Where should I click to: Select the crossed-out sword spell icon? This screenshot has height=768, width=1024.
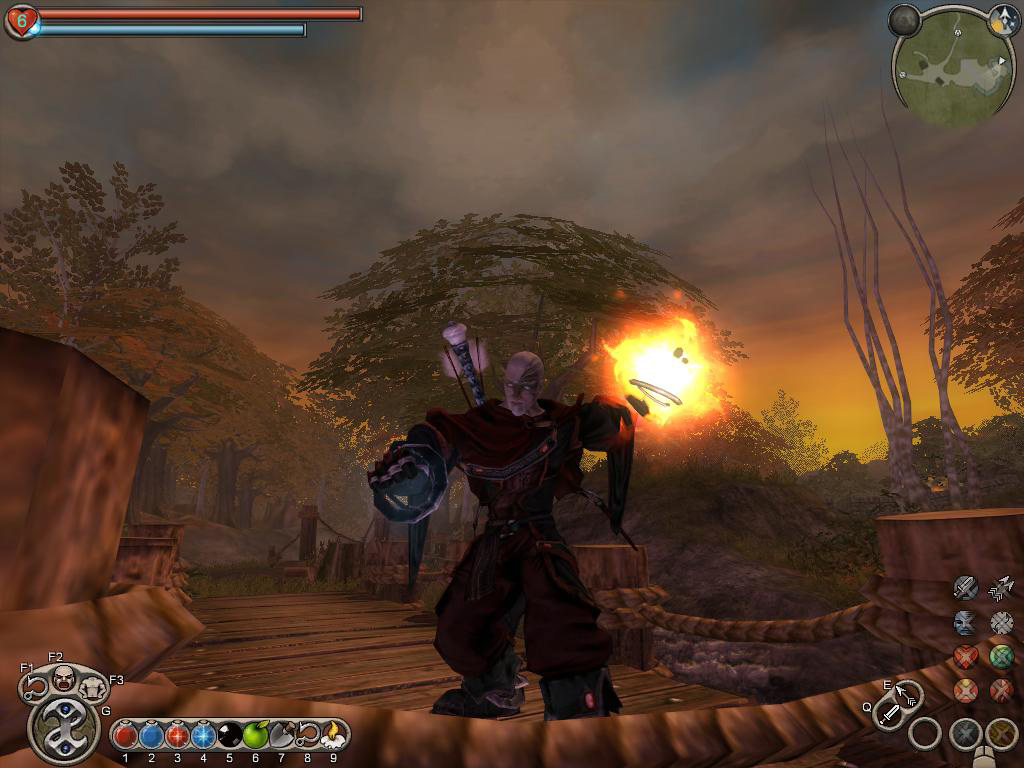tap(965, 587)
